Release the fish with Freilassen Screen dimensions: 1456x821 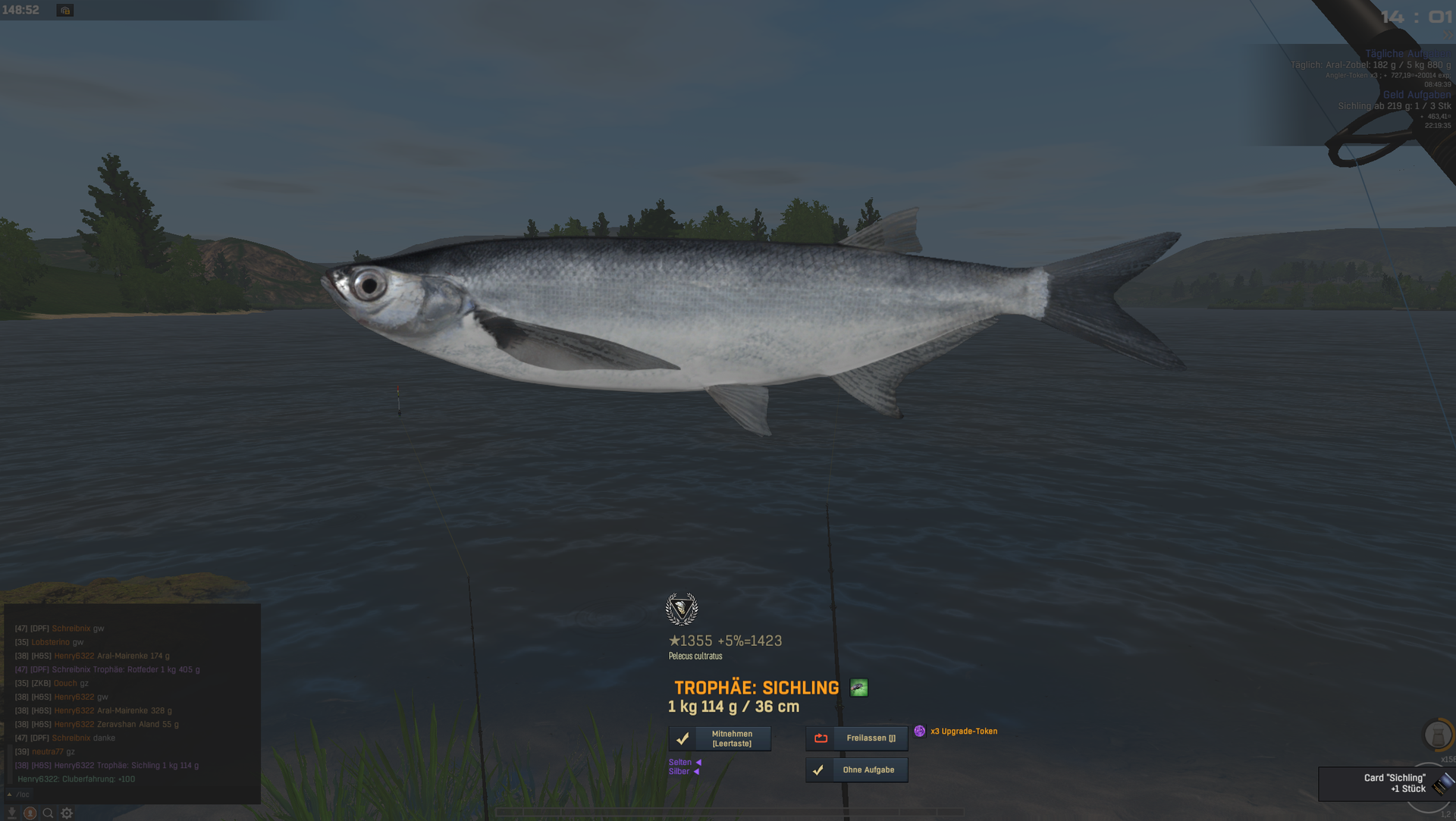[857, 738]
